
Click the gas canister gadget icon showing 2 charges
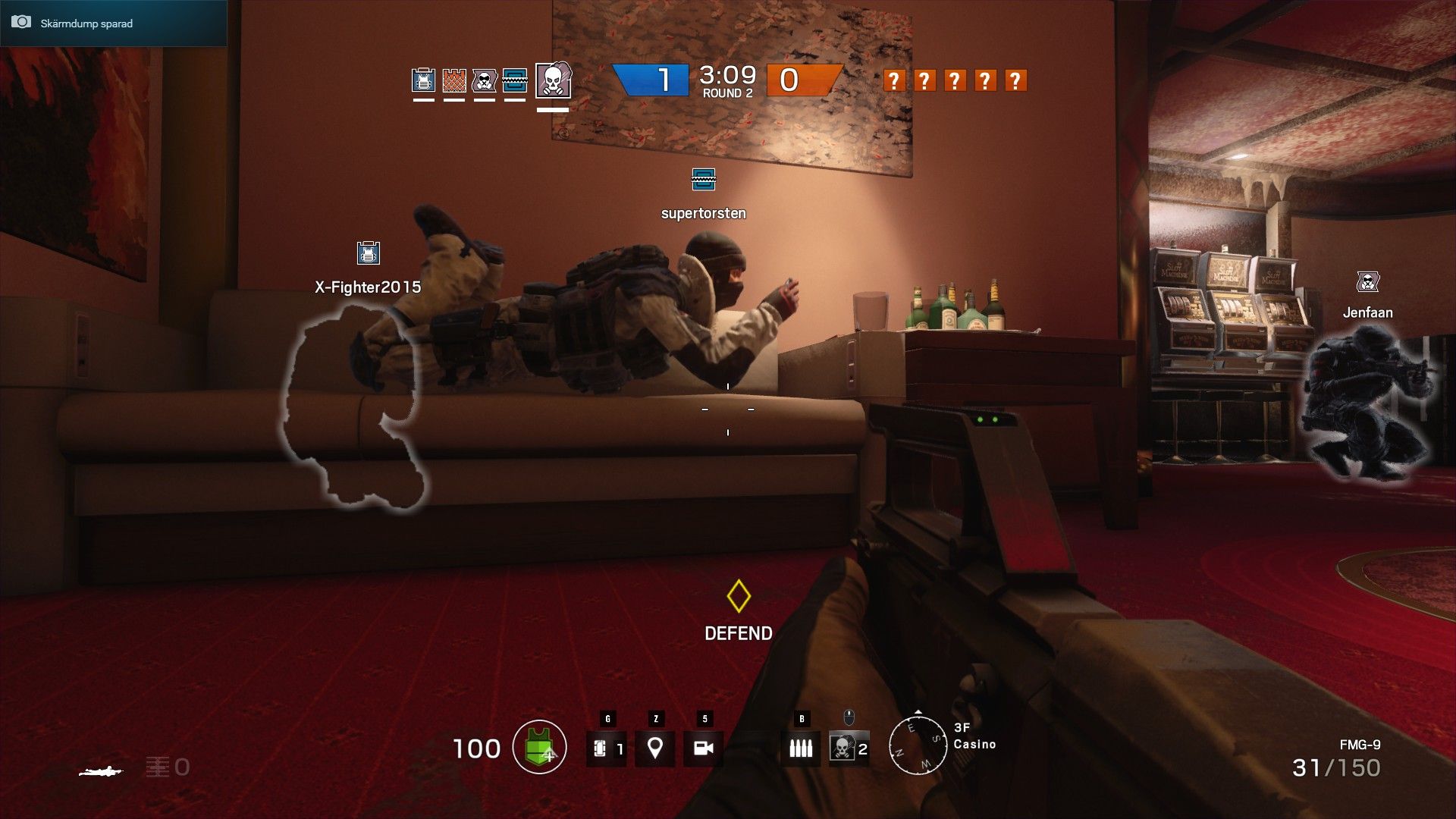click(x=844, y=748)
